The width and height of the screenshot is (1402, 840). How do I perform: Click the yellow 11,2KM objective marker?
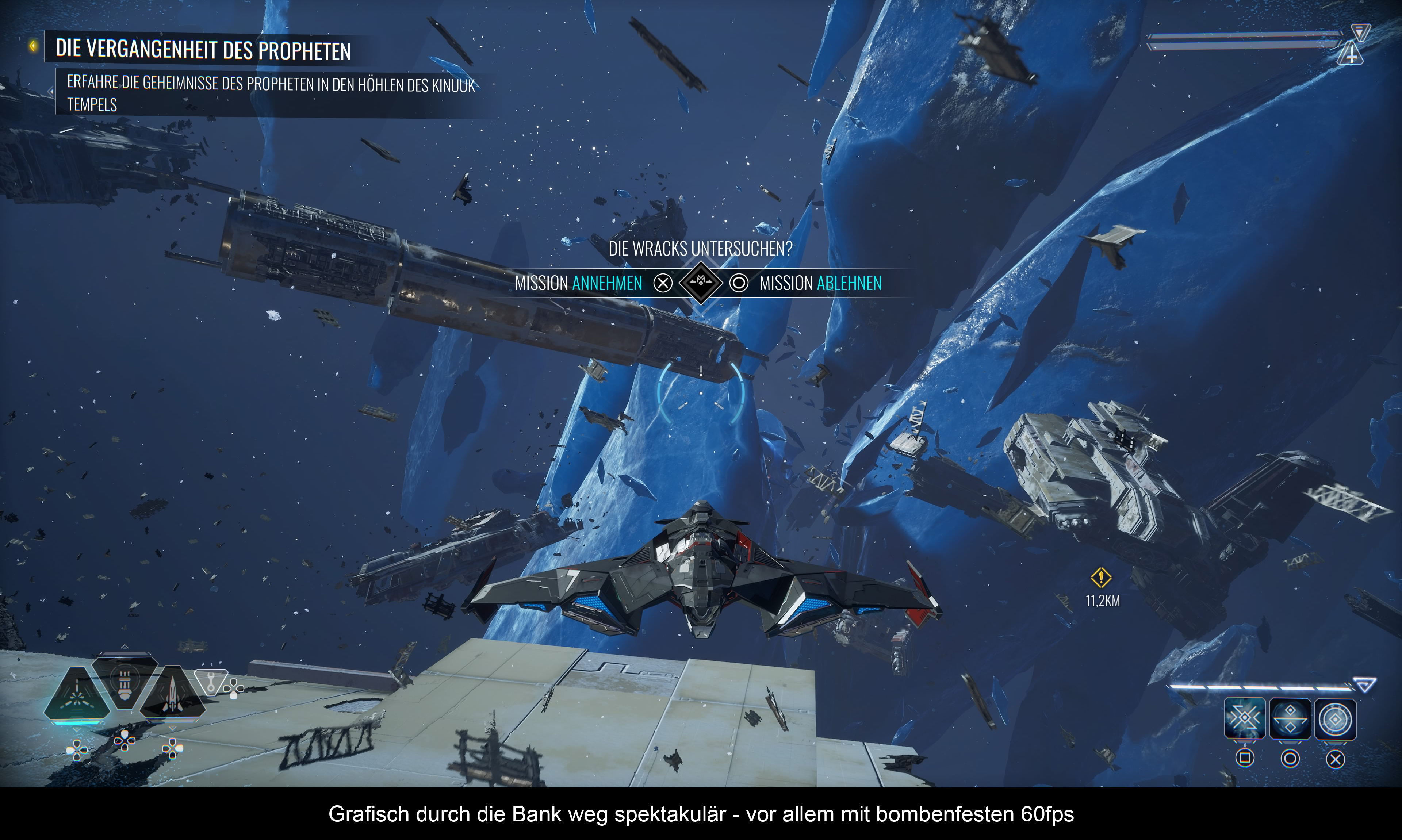click(1101, 578)
